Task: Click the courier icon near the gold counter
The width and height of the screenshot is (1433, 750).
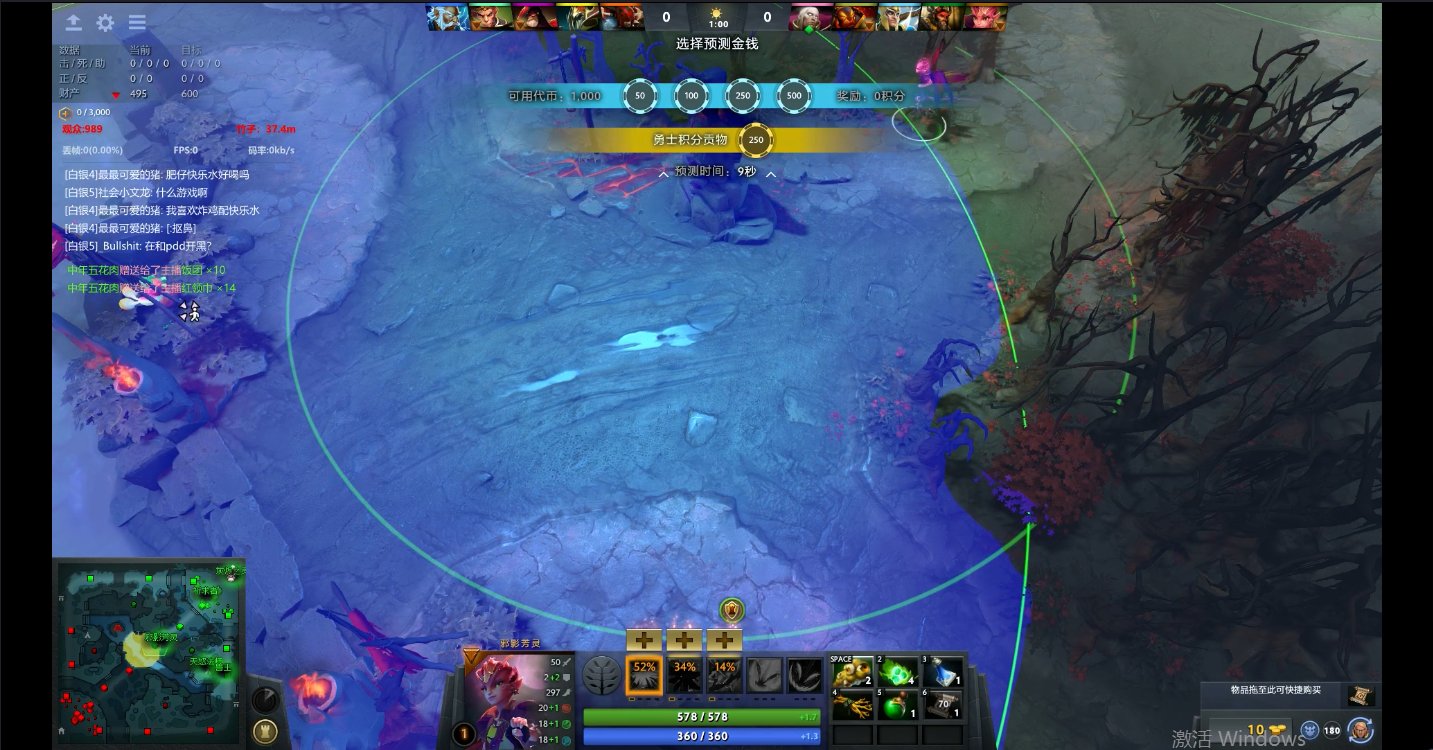Action: point(1361,730)
